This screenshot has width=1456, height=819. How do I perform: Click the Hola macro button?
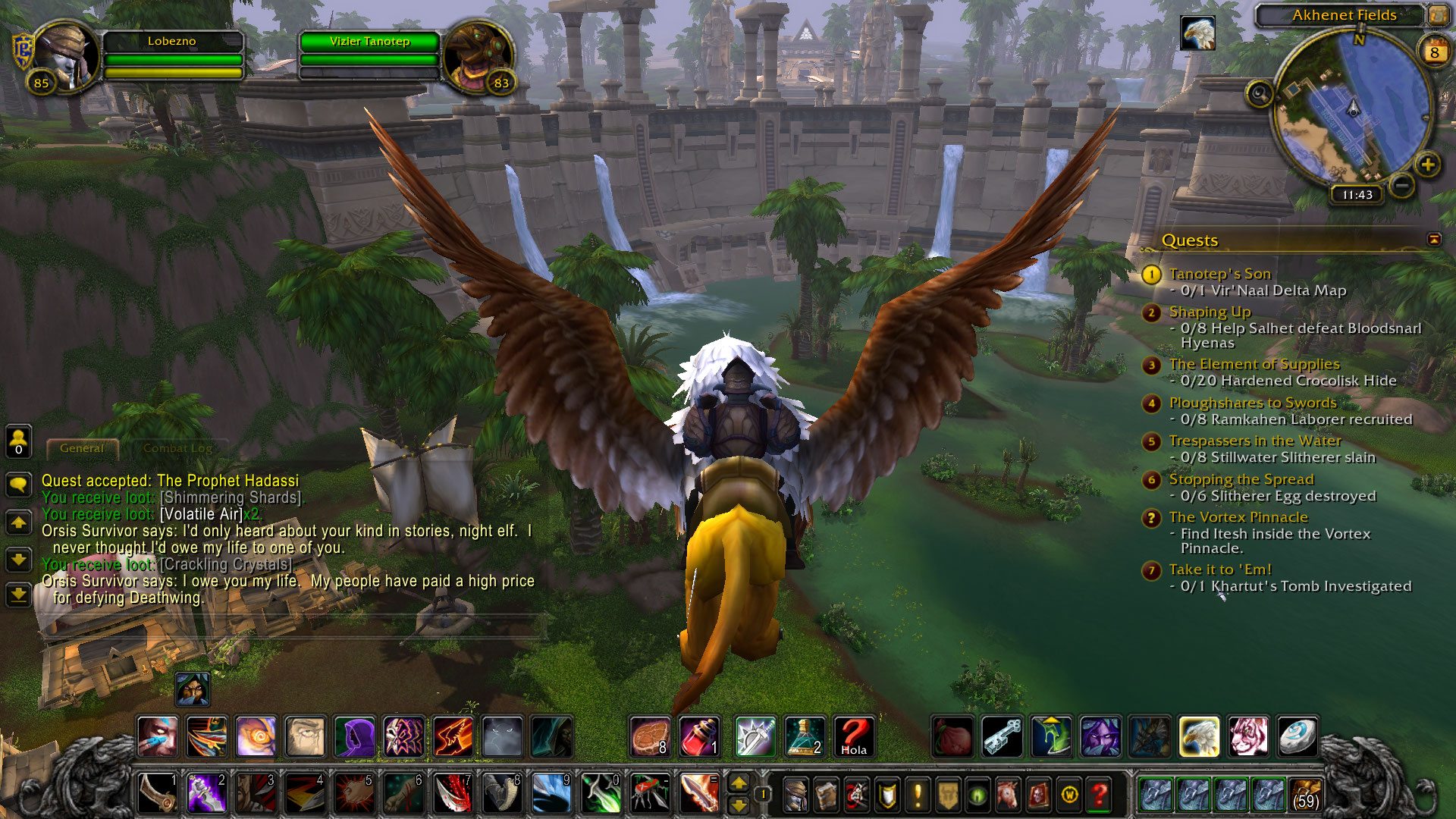click(853, 736)
